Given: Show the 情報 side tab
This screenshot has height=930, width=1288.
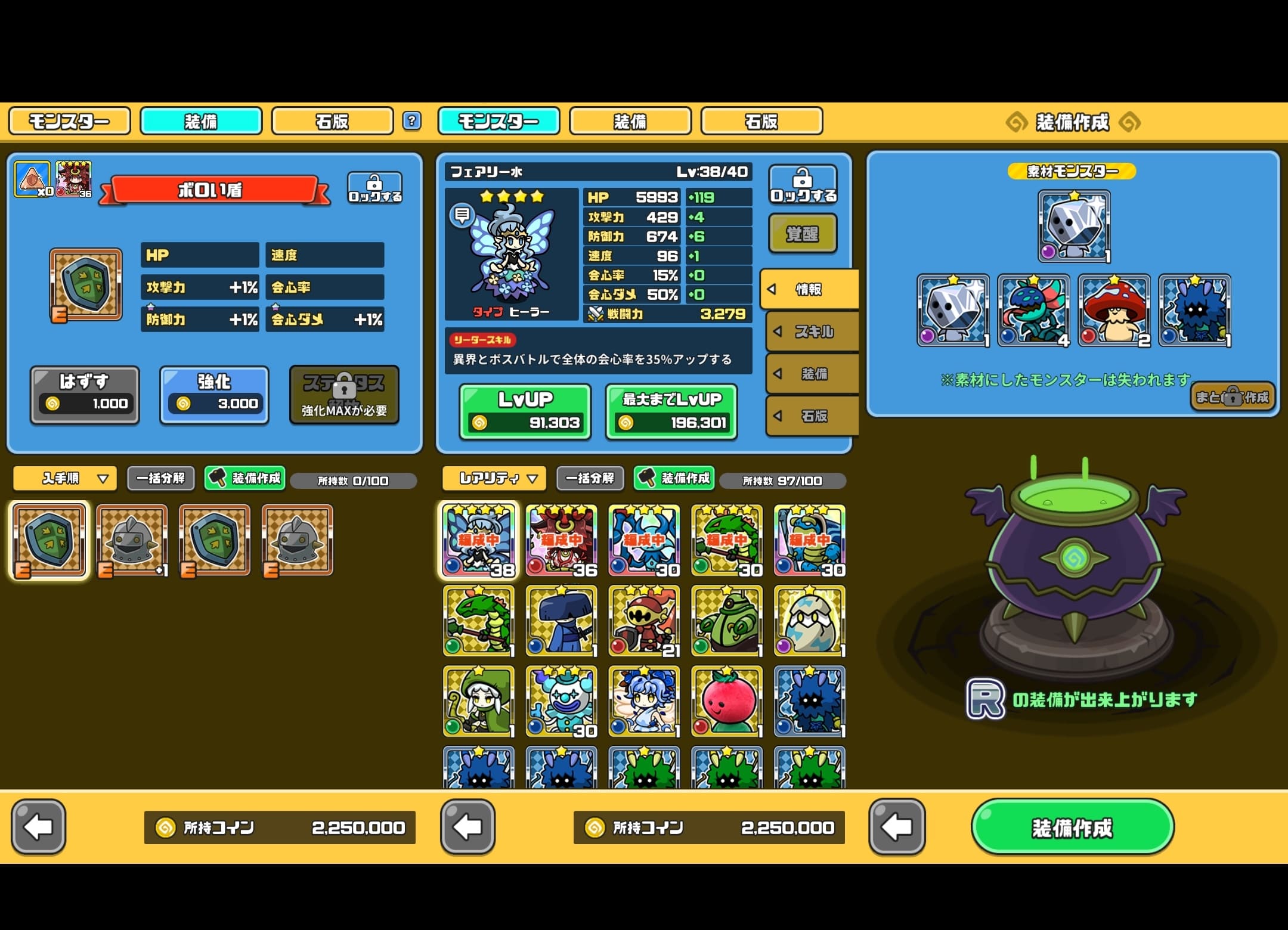Looking at the screenshot, I should click(x=809, y=290).
